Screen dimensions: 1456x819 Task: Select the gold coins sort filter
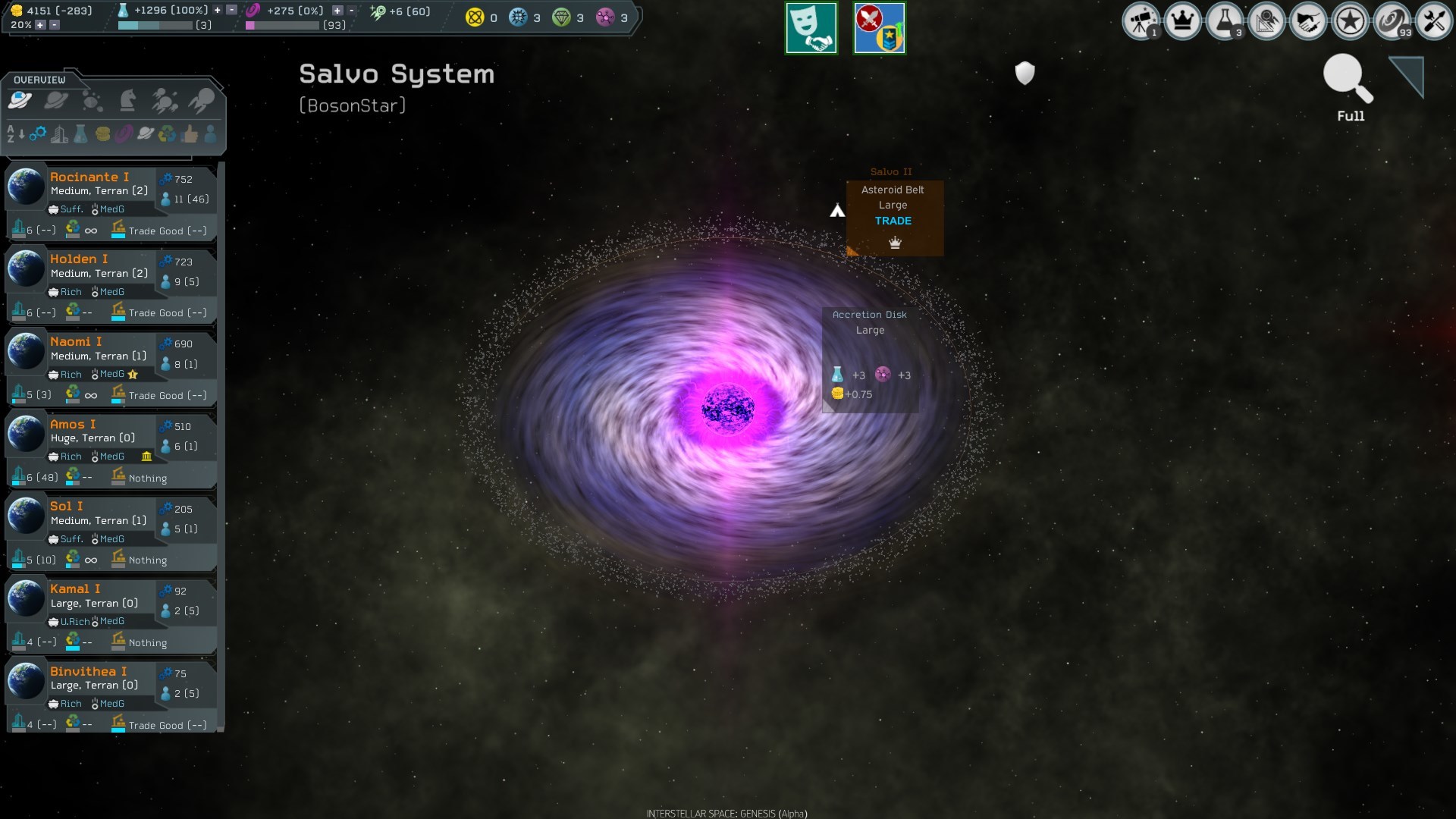103,135
